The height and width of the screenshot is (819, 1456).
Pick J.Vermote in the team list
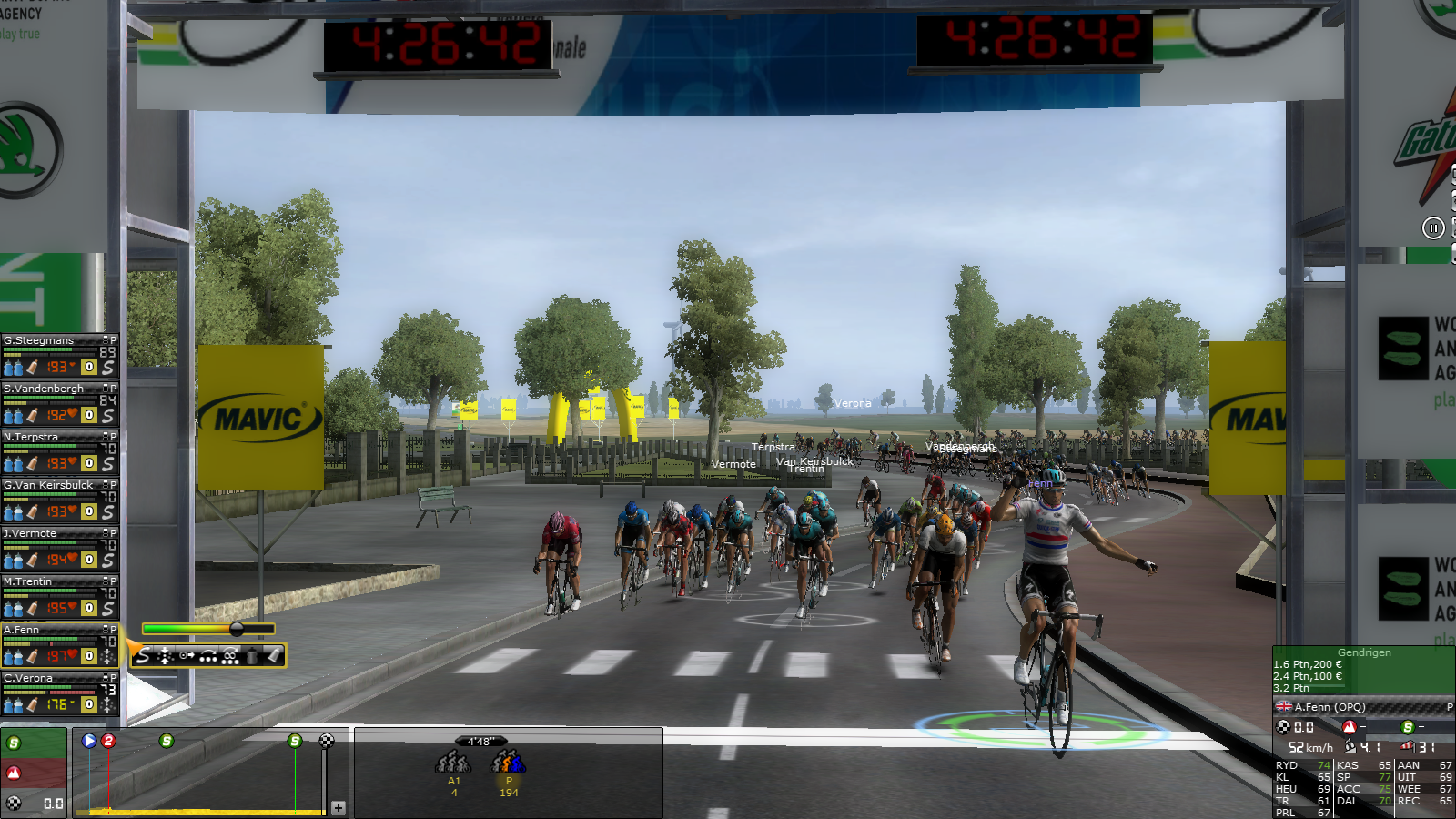(x=30, y=534)
